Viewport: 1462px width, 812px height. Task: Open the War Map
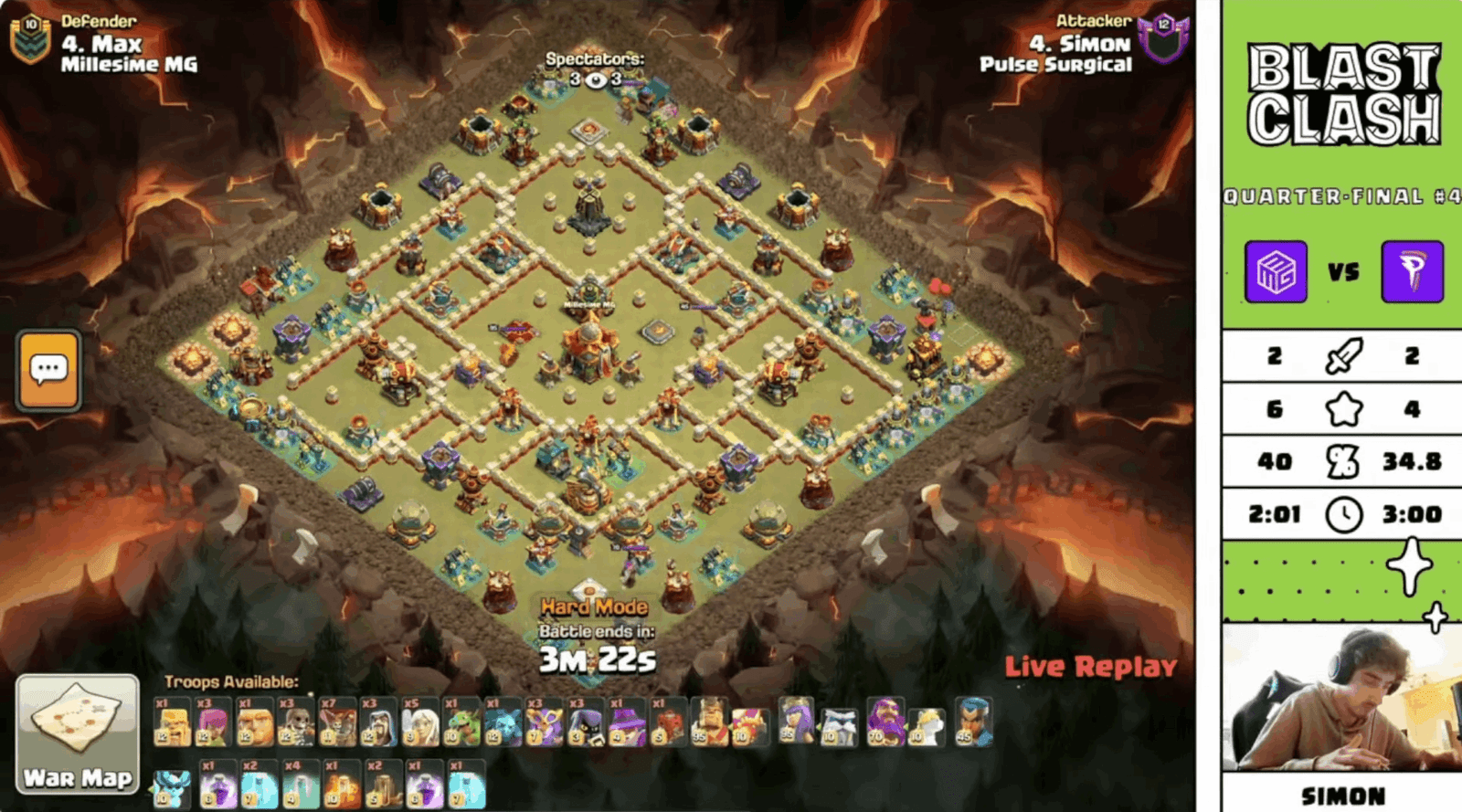tap(78, 726)
